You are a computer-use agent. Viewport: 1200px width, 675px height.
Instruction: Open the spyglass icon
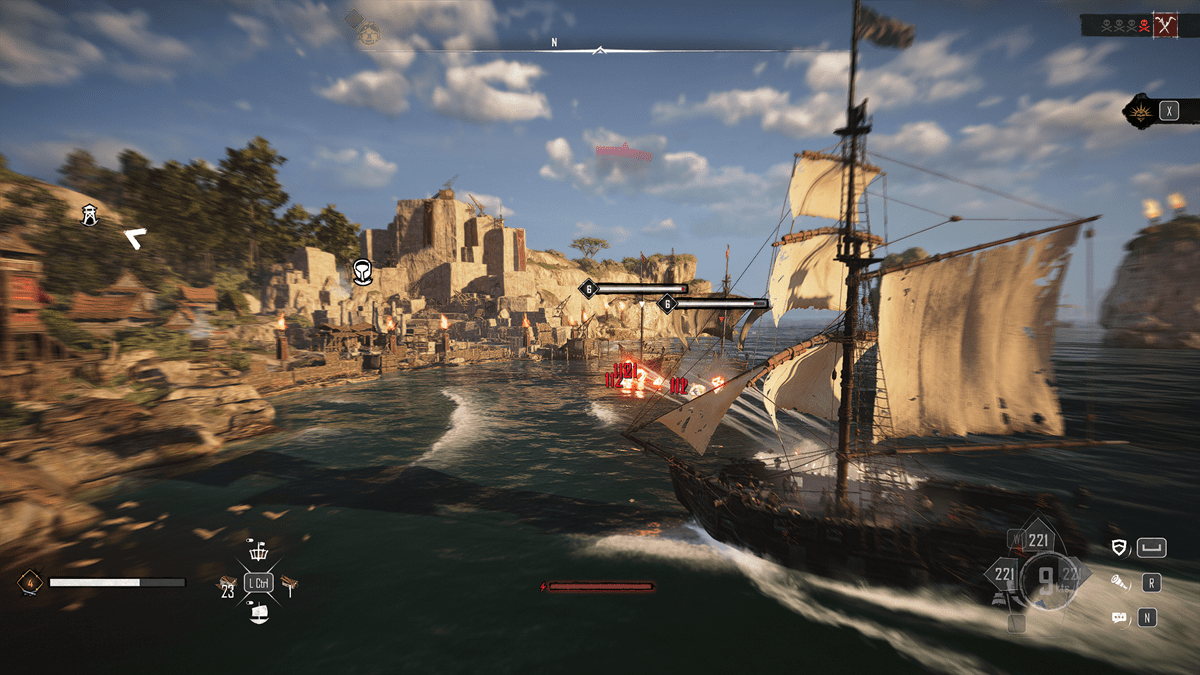1120,582
